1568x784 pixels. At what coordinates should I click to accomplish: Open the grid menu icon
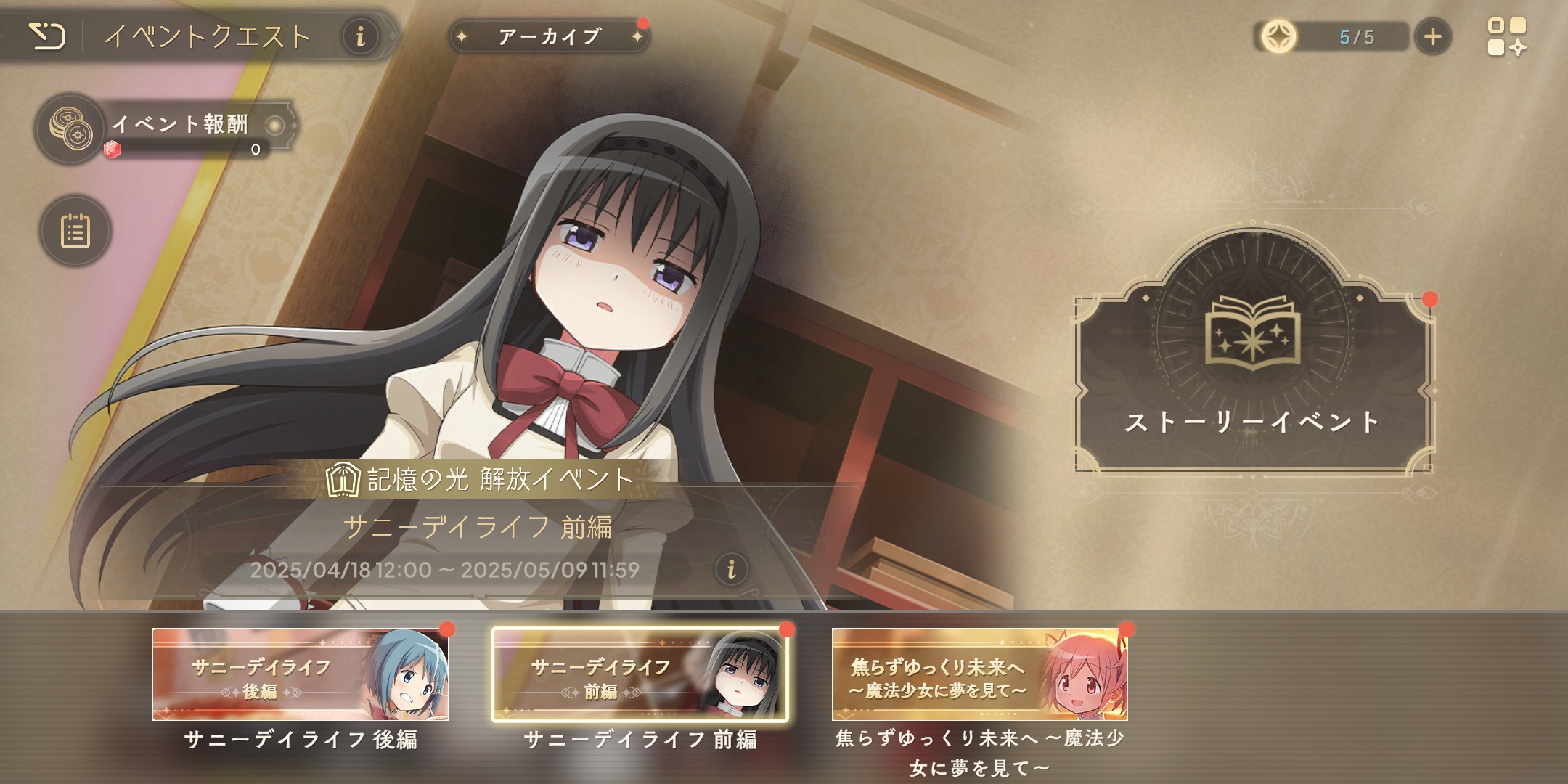coord(1506,36)
